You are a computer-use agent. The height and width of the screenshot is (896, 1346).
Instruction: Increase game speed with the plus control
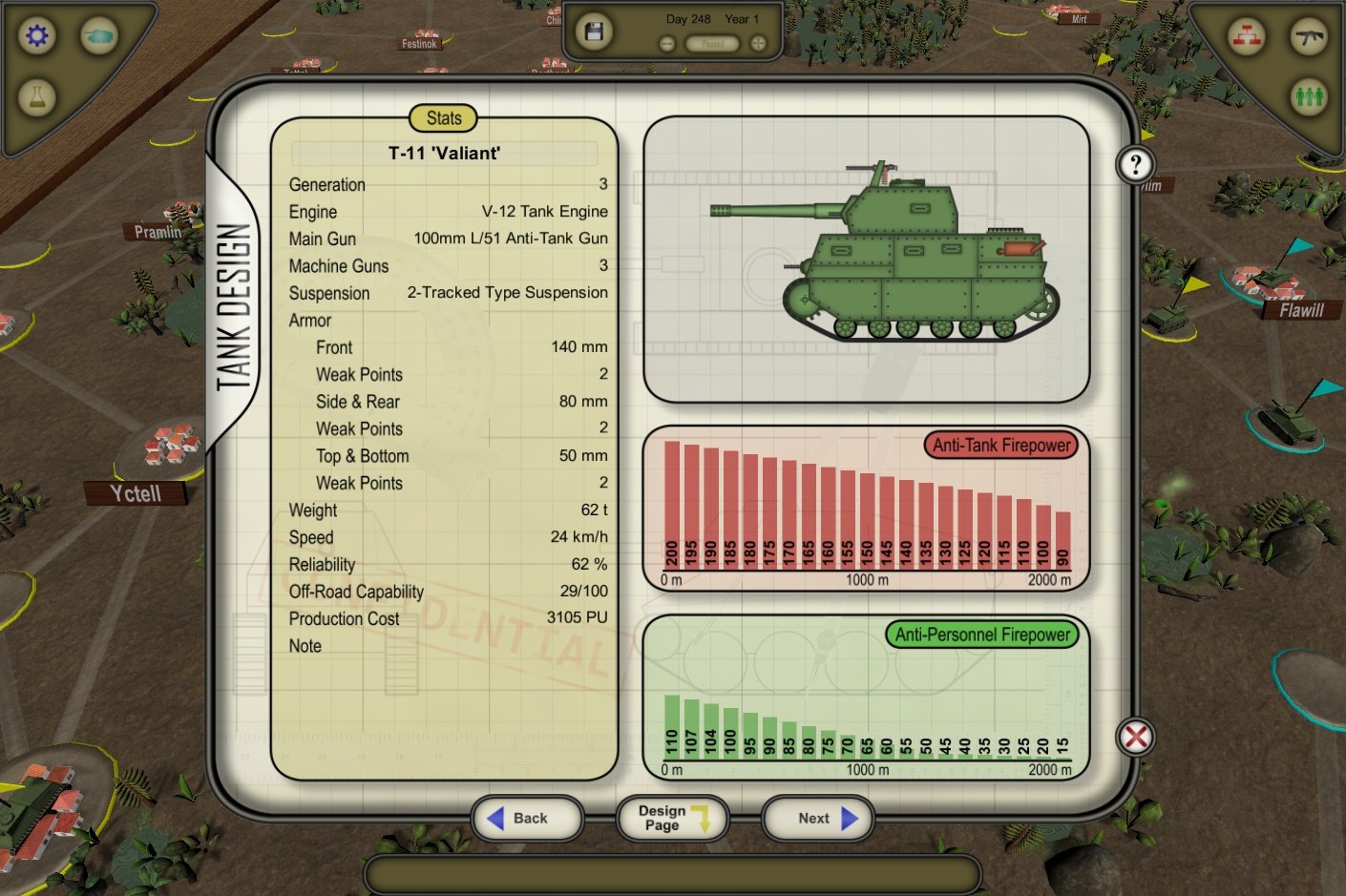click(757, 43)
